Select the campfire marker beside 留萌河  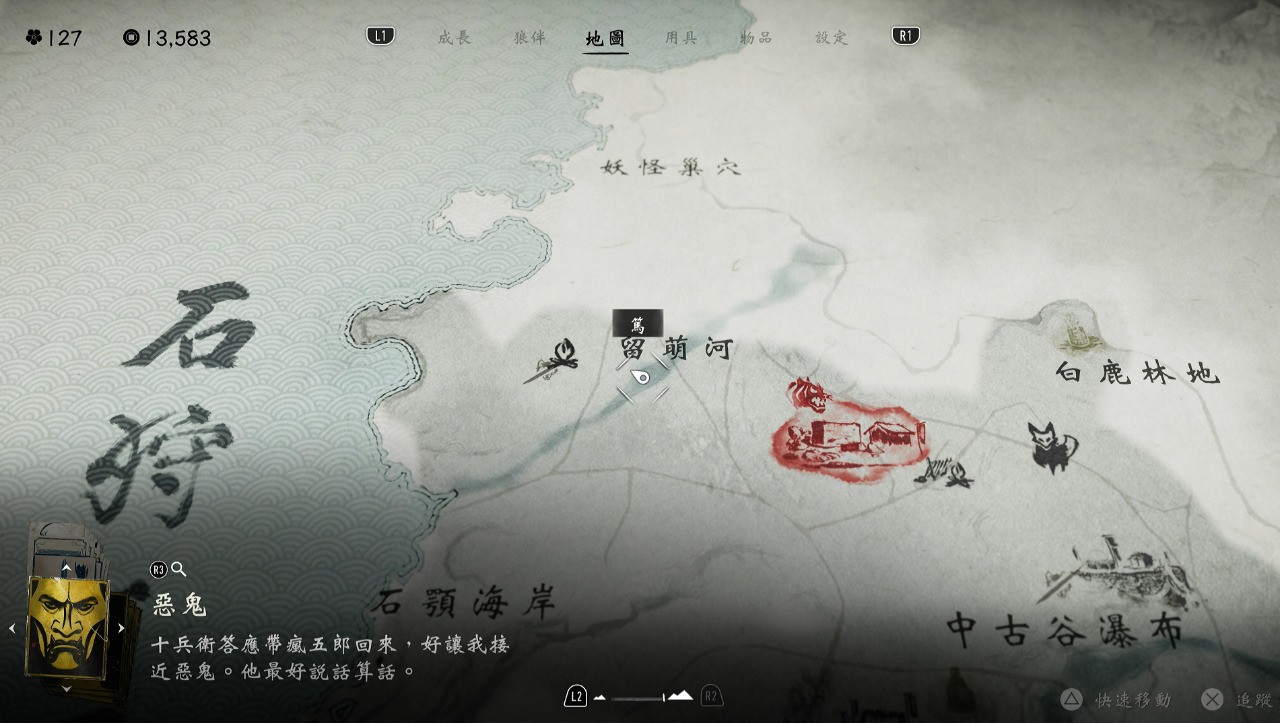click(x=553, y=361)
